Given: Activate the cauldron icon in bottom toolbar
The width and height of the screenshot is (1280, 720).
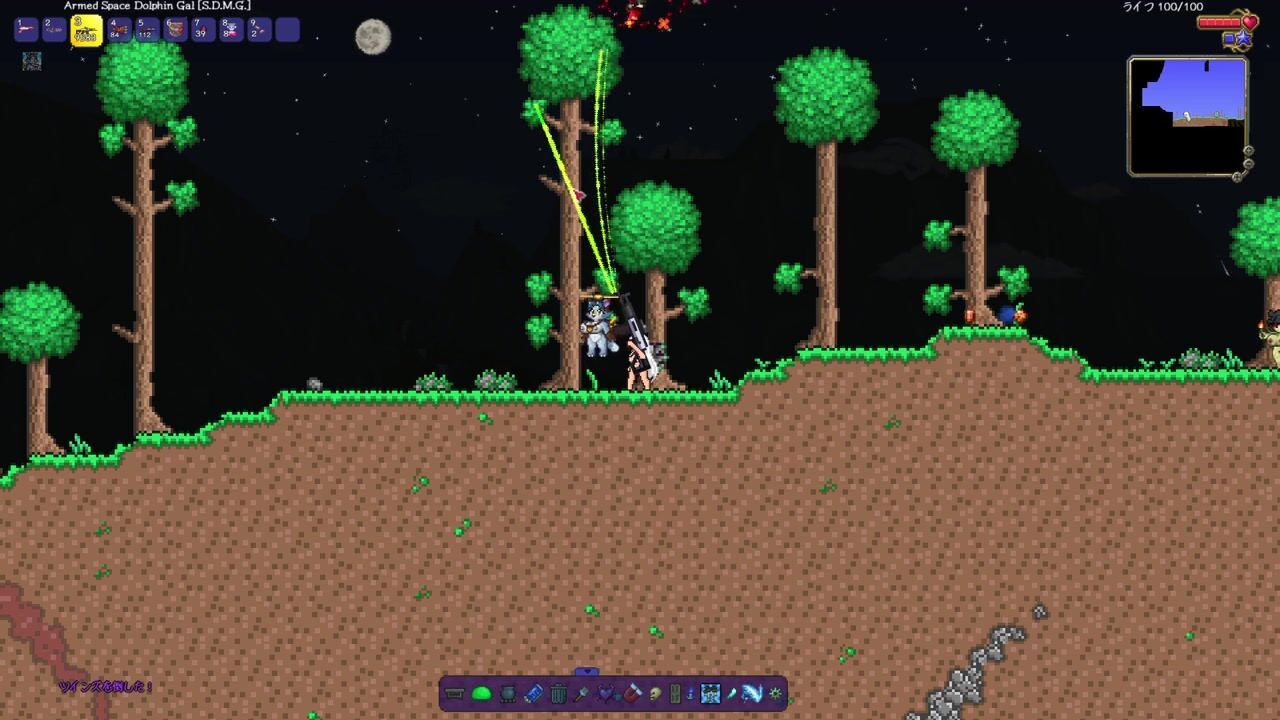Looking at the screenshot, I should tap(507, 694).
